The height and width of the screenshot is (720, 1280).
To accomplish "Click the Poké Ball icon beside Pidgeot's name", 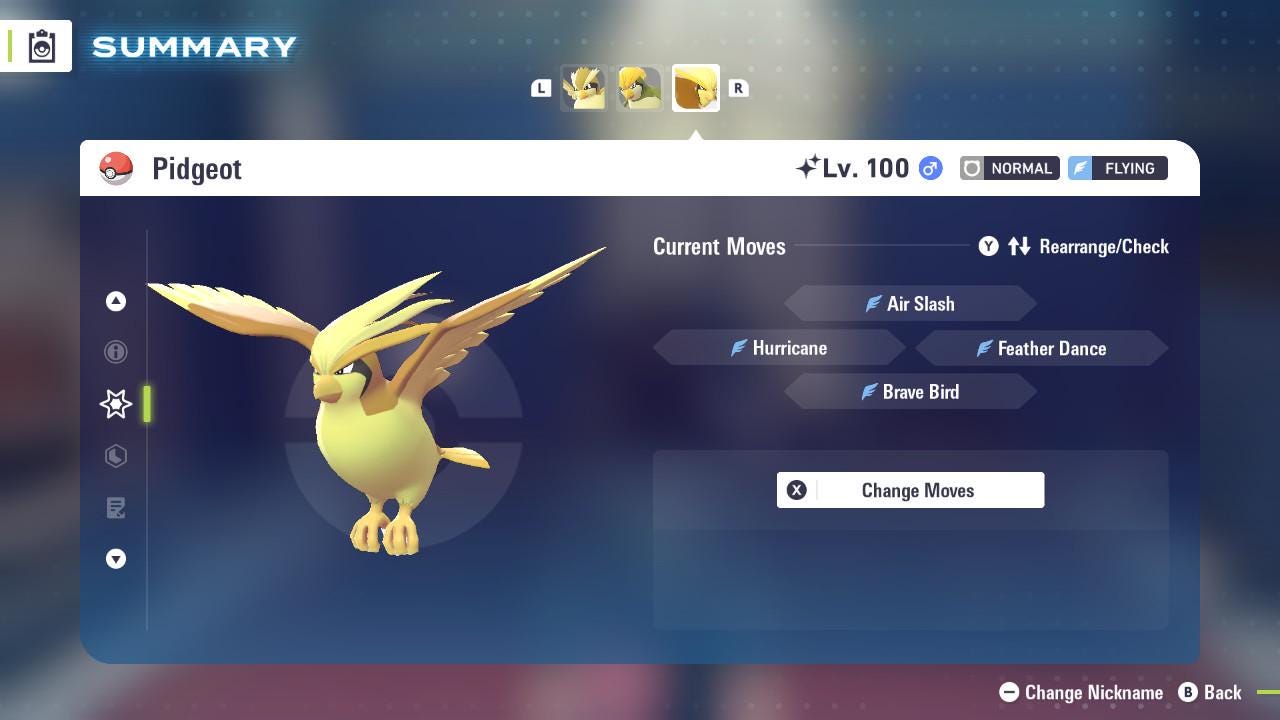I will click(x=116, y=168).
